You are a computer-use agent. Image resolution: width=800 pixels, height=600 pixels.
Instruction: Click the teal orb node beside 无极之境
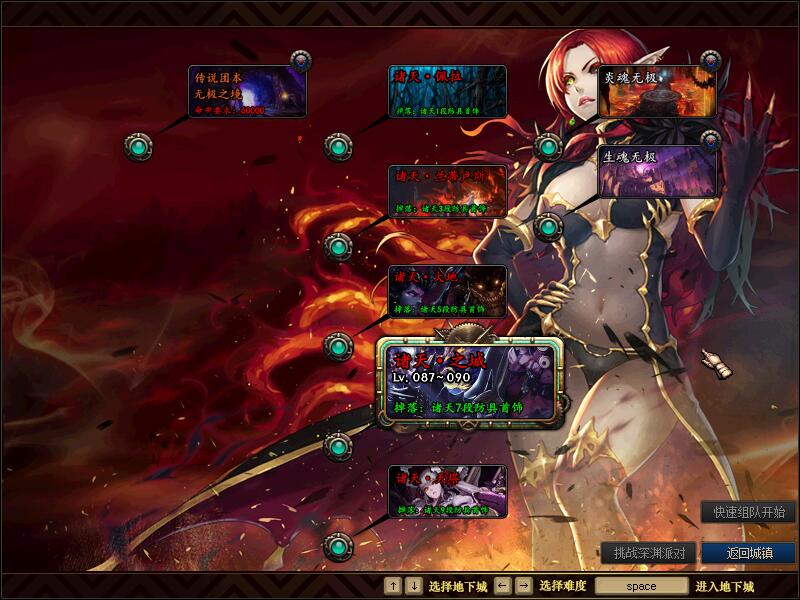coord(138,147)
